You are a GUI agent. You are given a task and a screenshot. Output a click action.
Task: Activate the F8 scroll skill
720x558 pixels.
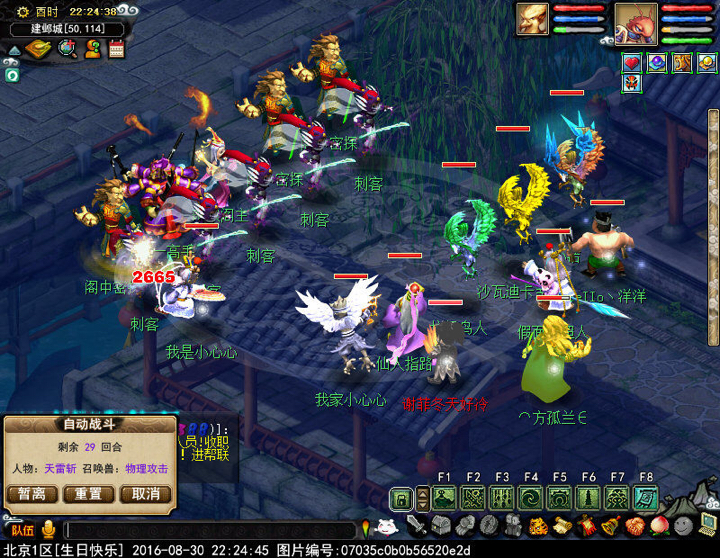tap(646, 498)
